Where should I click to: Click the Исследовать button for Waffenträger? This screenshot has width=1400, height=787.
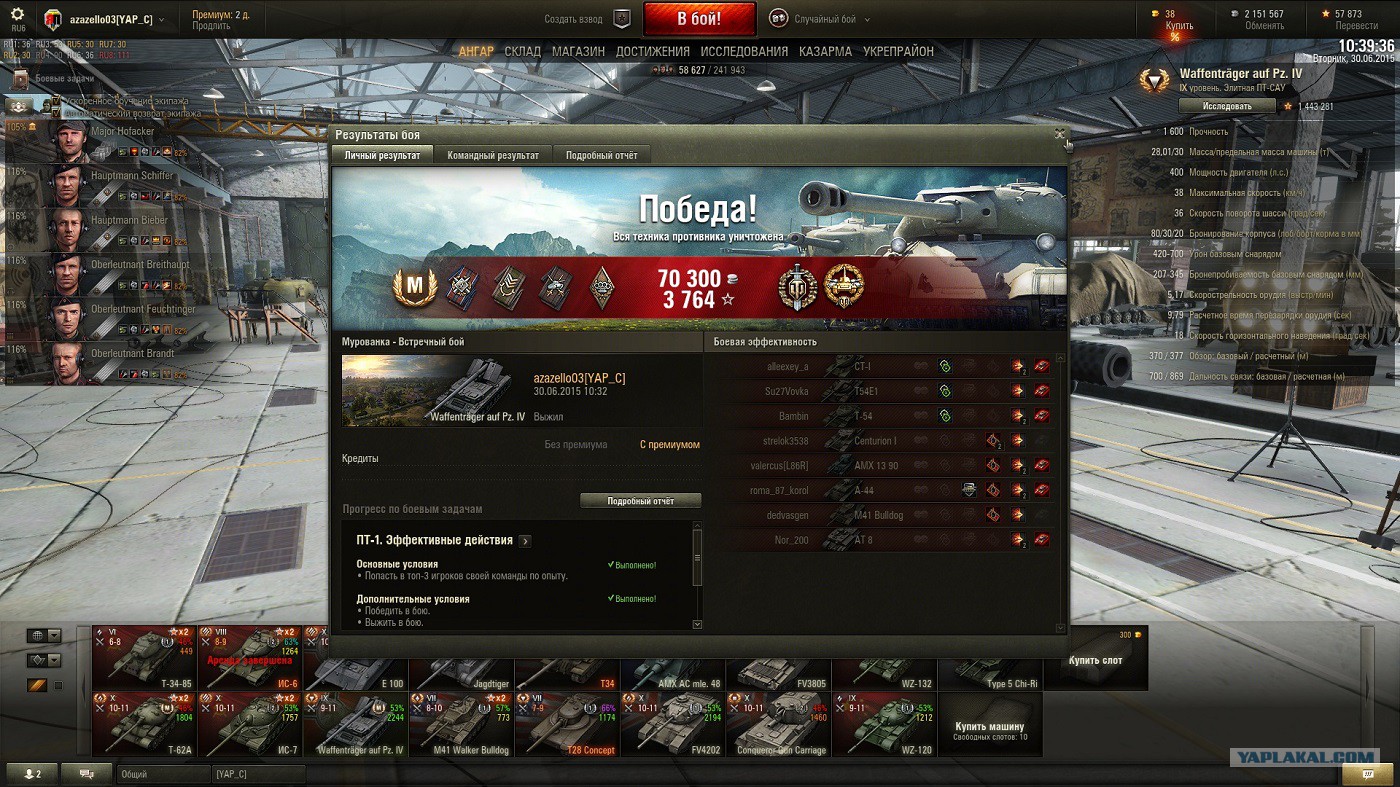pyautogui.click(x=1226, y=106)
